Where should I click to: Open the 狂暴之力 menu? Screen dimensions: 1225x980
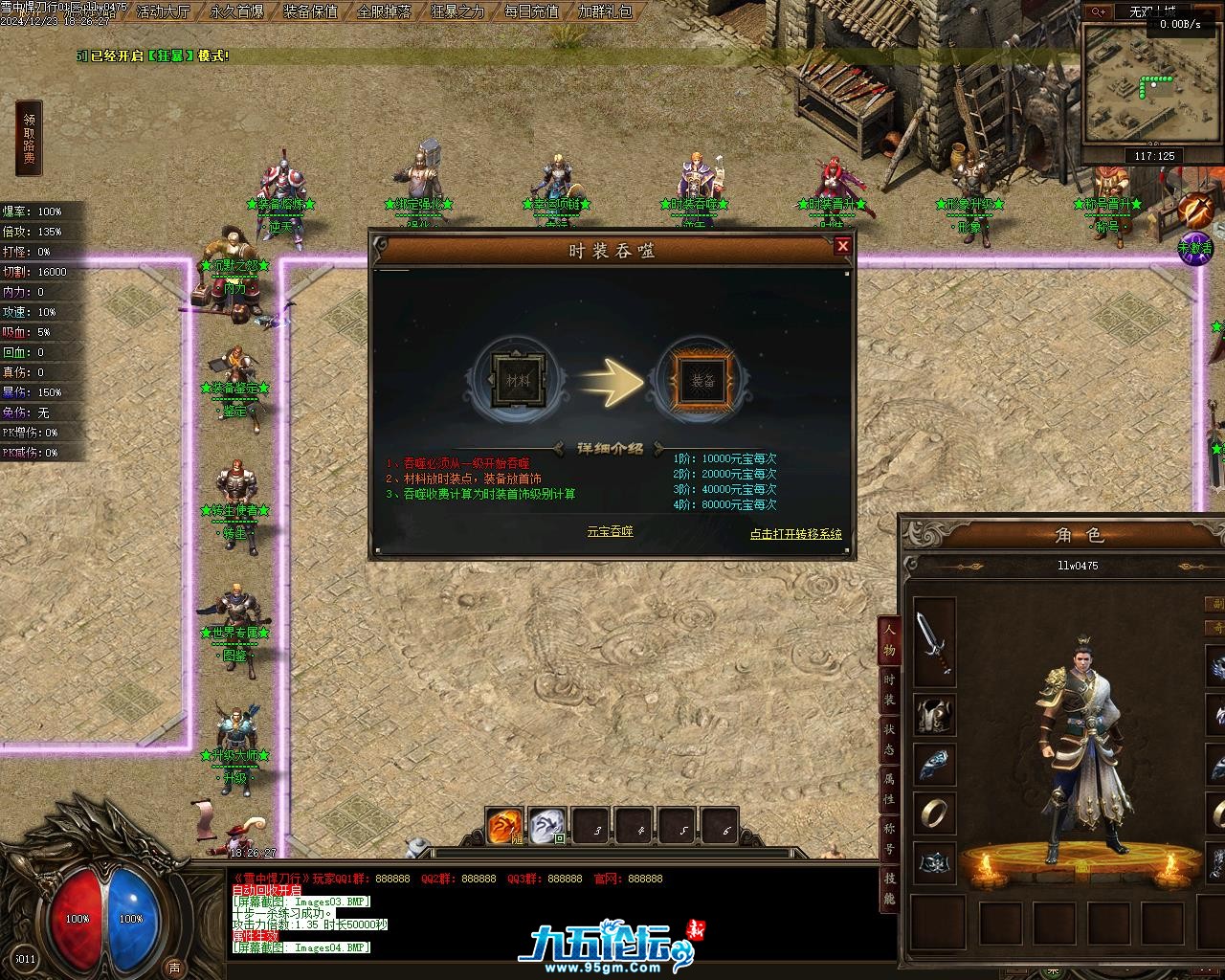pyautogui.click(x=457, y=11)
